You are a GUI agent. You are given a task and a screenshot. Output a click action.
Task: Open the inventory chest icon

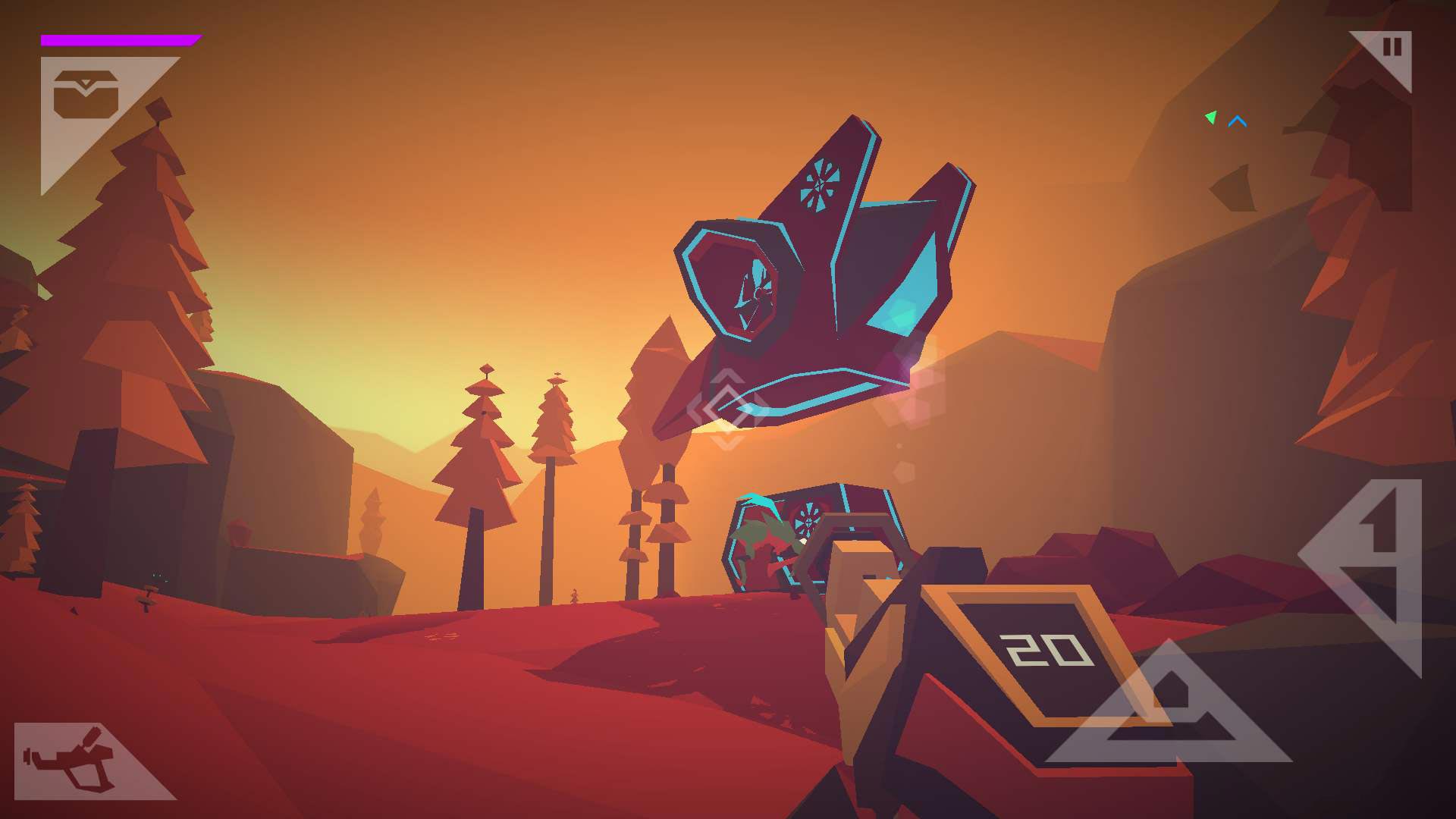85,95
